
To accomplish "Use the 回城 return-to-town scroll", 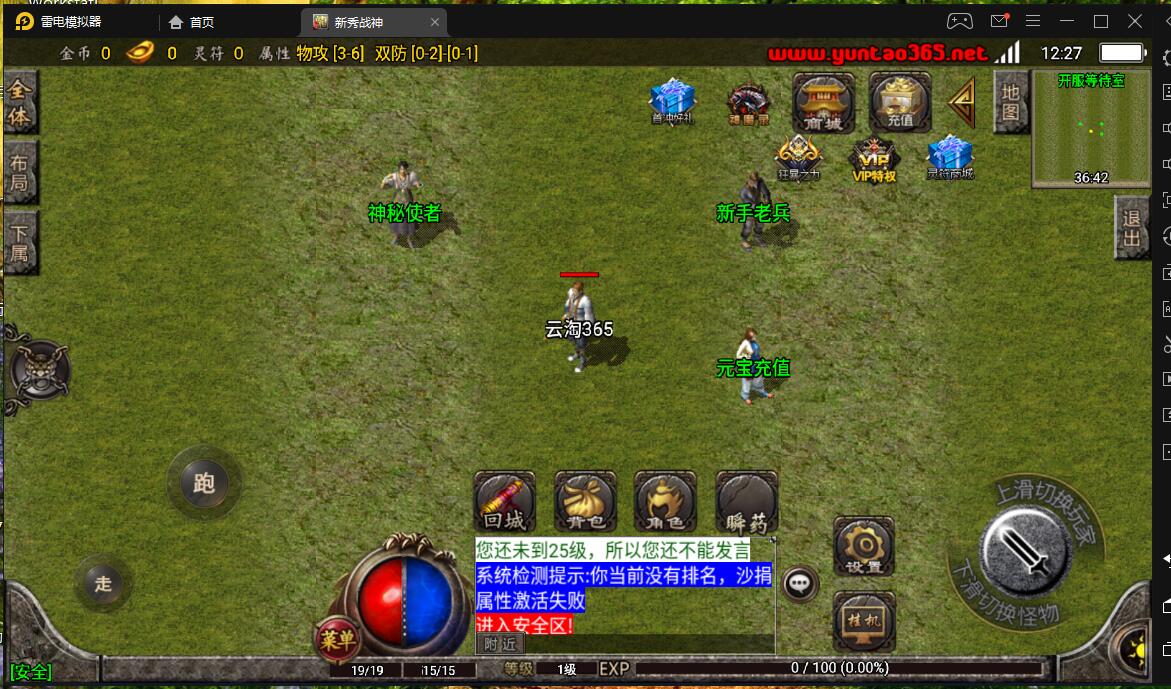I will point(504,502).
